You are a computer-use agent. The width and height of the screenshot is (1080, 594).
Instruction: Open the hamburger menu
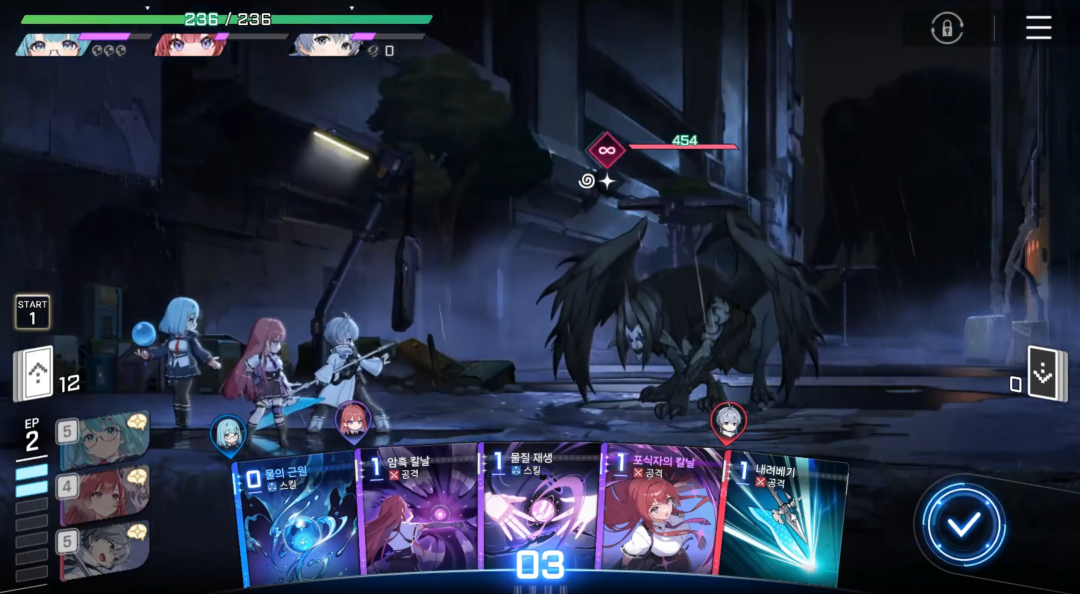(1038, 28)
